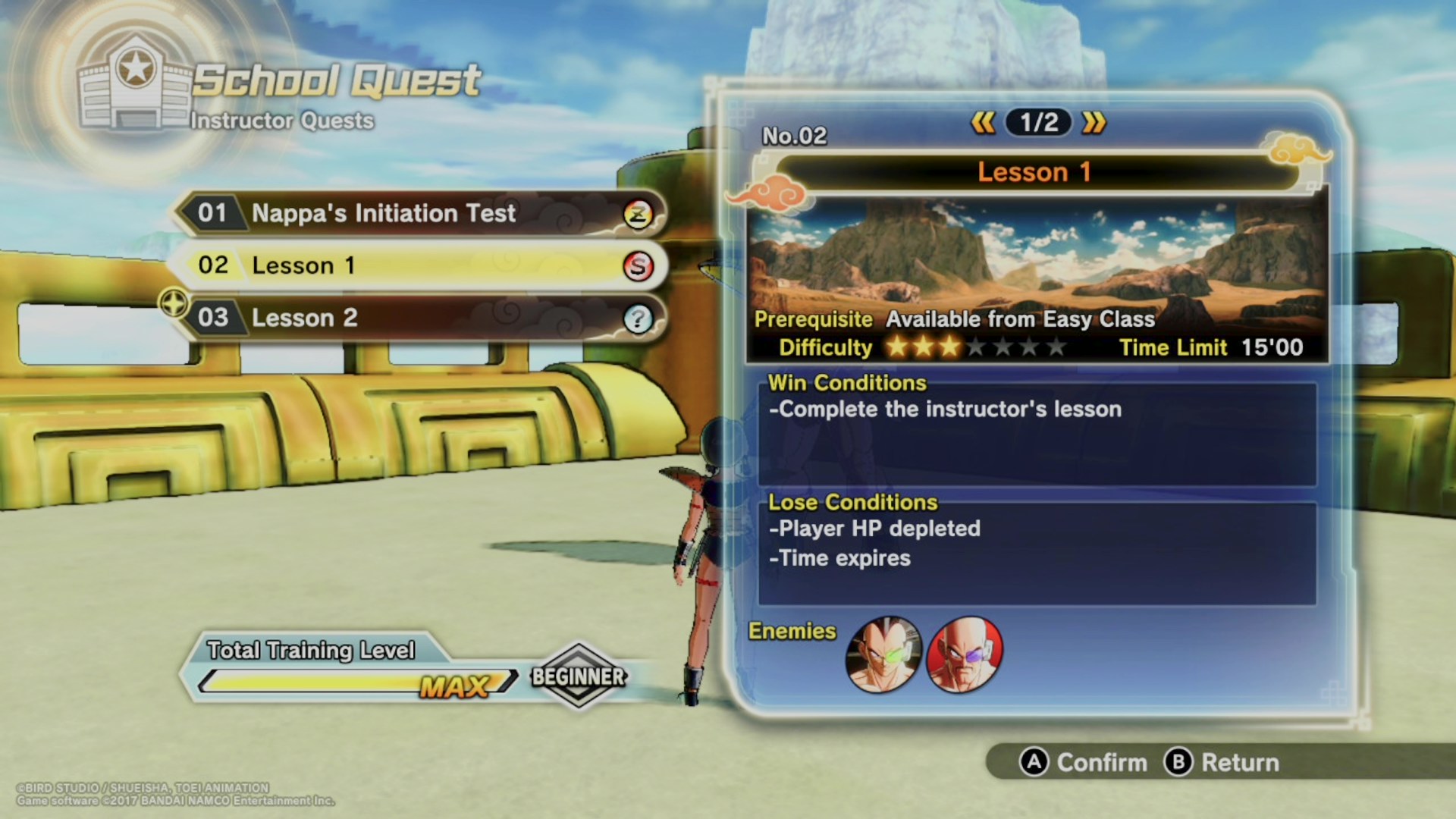This screenshot has width=1456, height=819.
Task: Click the Nappa enemy portrait
Action: (965, 654)
